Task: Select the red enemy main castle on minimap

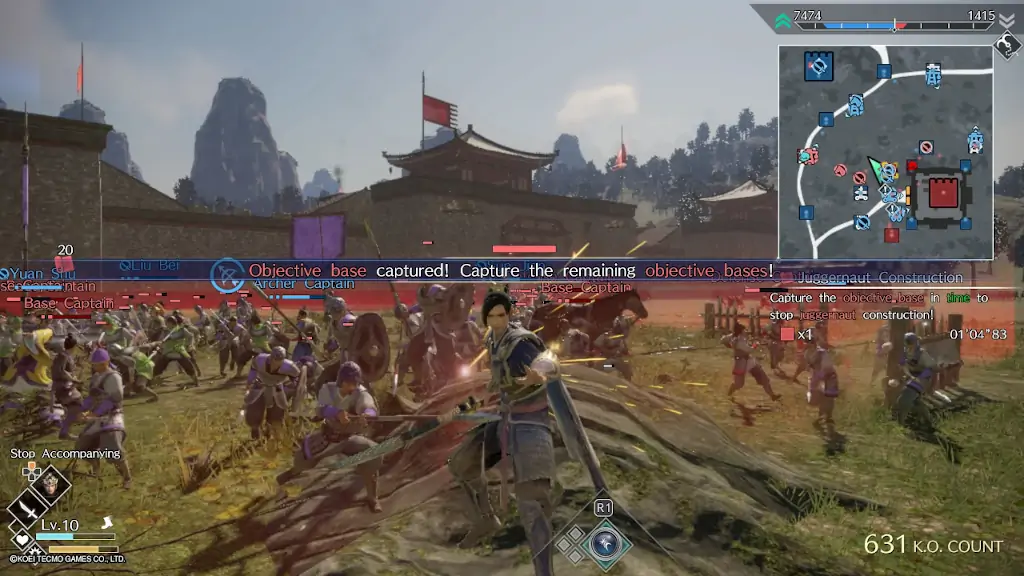Action: coord(943,192)
